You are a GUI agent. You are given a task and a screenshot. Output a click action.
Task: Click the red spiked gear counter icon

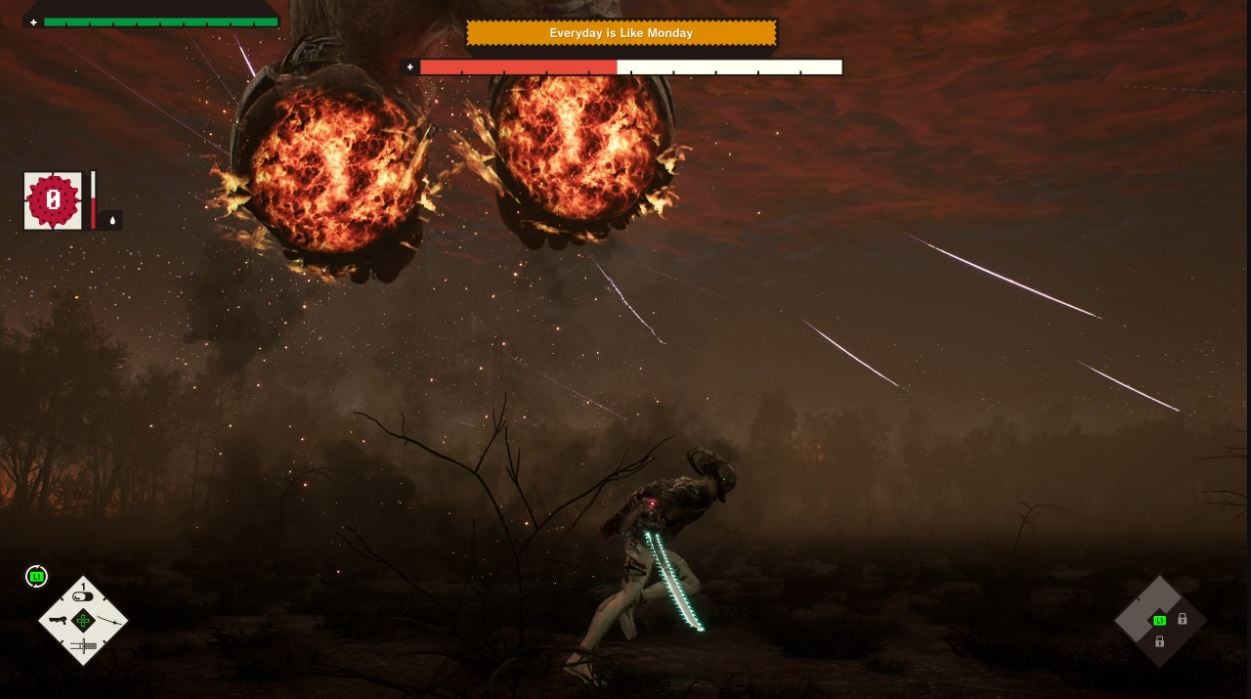coord(53,200)
